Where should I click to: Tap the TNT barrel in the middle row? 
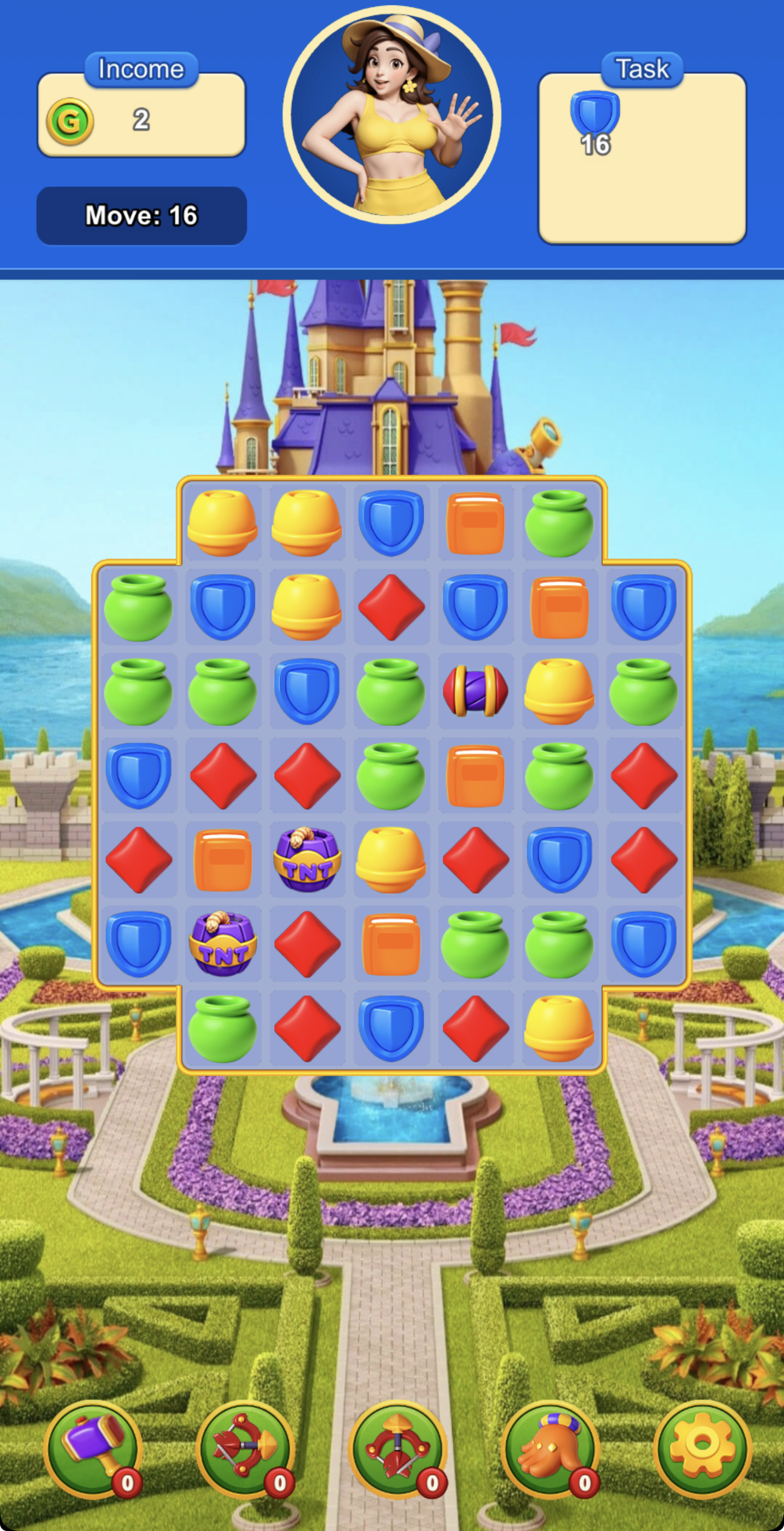307,859
